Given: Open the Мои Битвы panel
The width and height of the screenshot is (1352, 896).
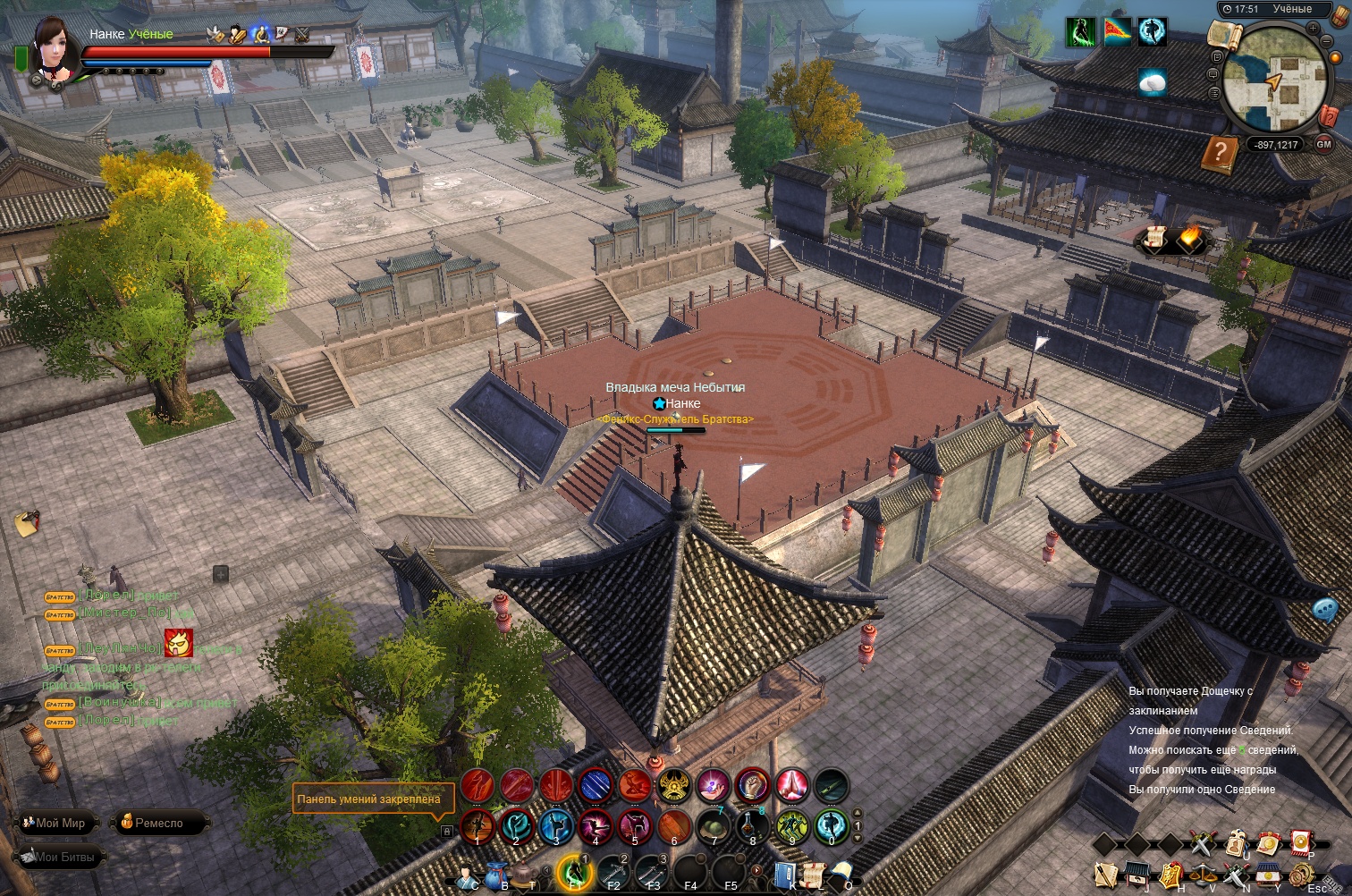Looking at the screenshot, I should [x=59, y=857].
